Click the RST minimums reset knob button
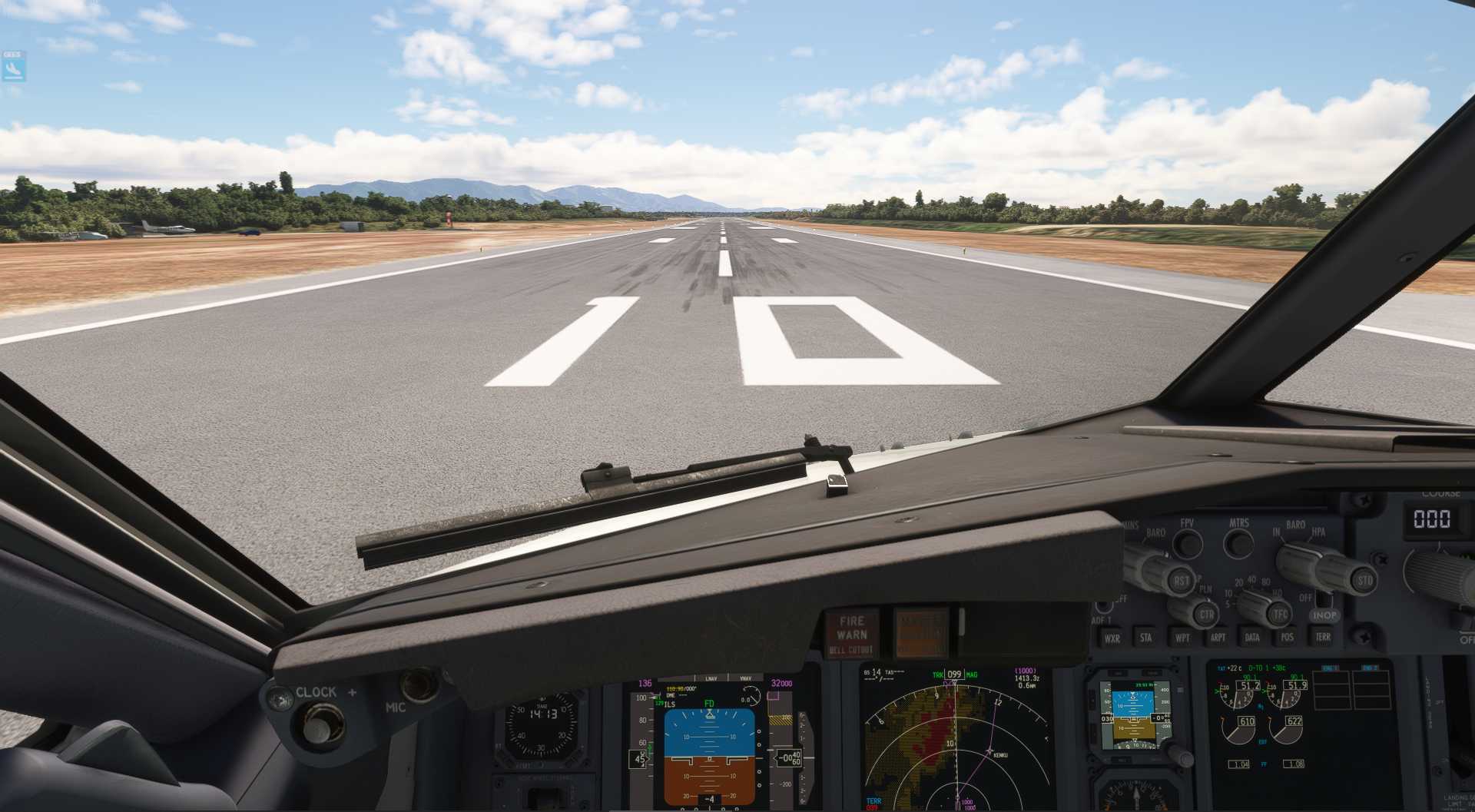This screenshot has width=1475, height=812. [x=1180, y=582]
